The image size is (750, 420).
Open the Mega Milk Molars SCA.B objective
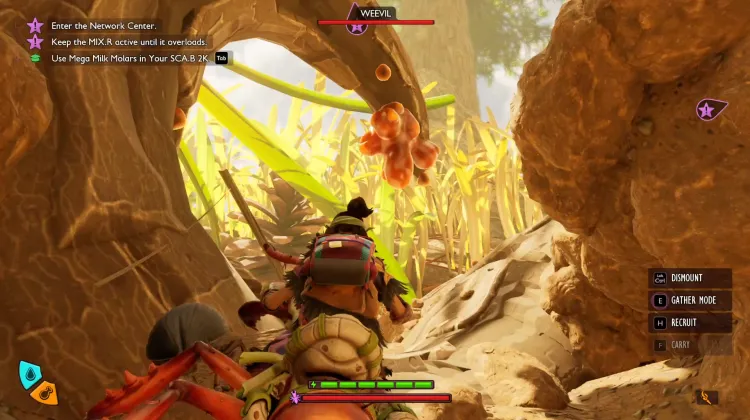click(x=130, y=58)
